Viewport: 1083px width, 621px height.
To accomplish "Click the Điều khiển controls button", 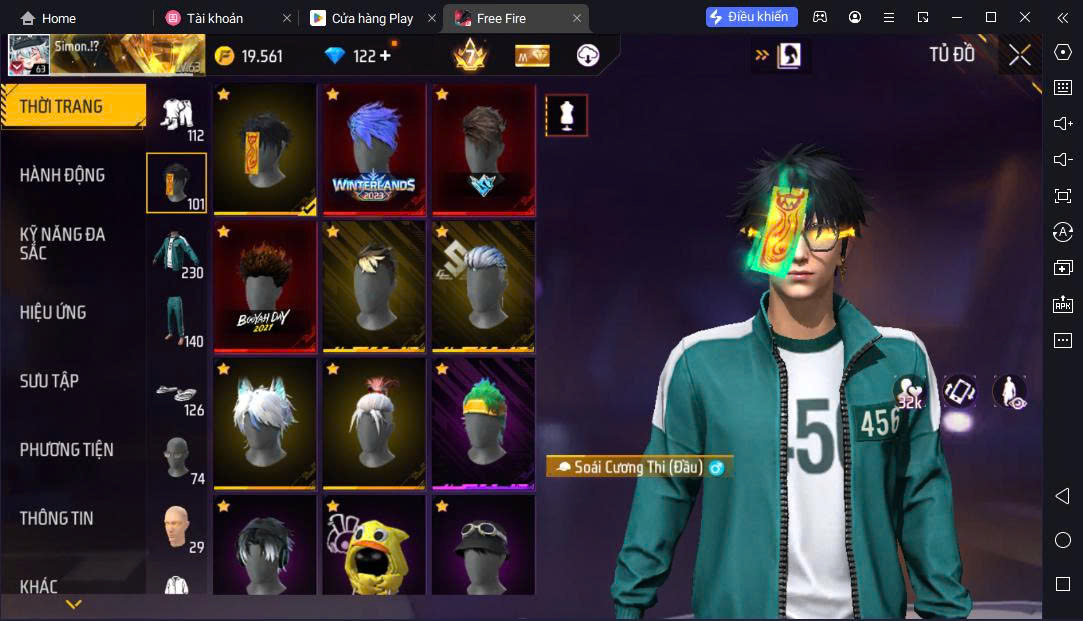I will tap(752, 17).
